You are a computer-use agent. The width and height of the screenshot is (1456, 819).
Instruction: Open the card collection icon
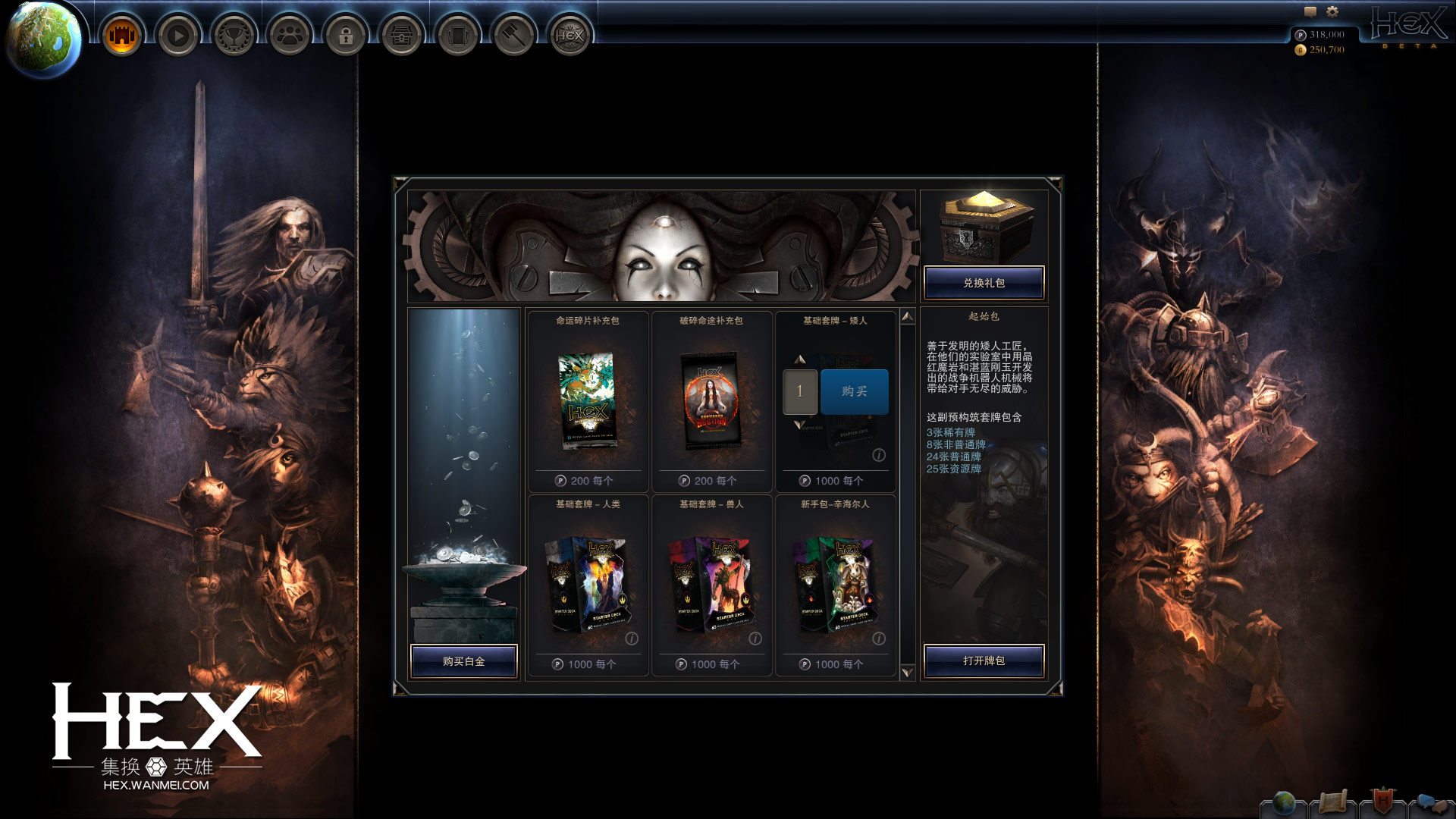(458, 35)
